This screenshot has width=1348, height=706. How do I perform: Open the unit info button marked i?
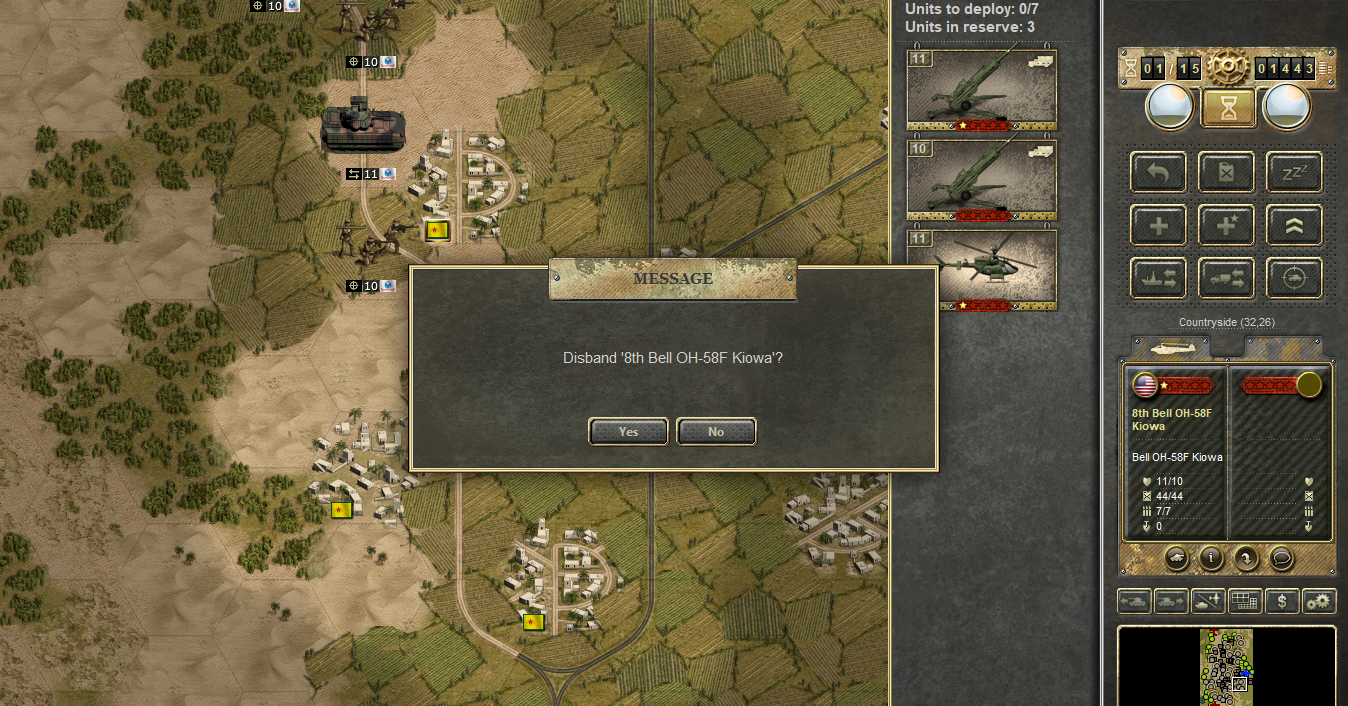[x=1212, y=558]
